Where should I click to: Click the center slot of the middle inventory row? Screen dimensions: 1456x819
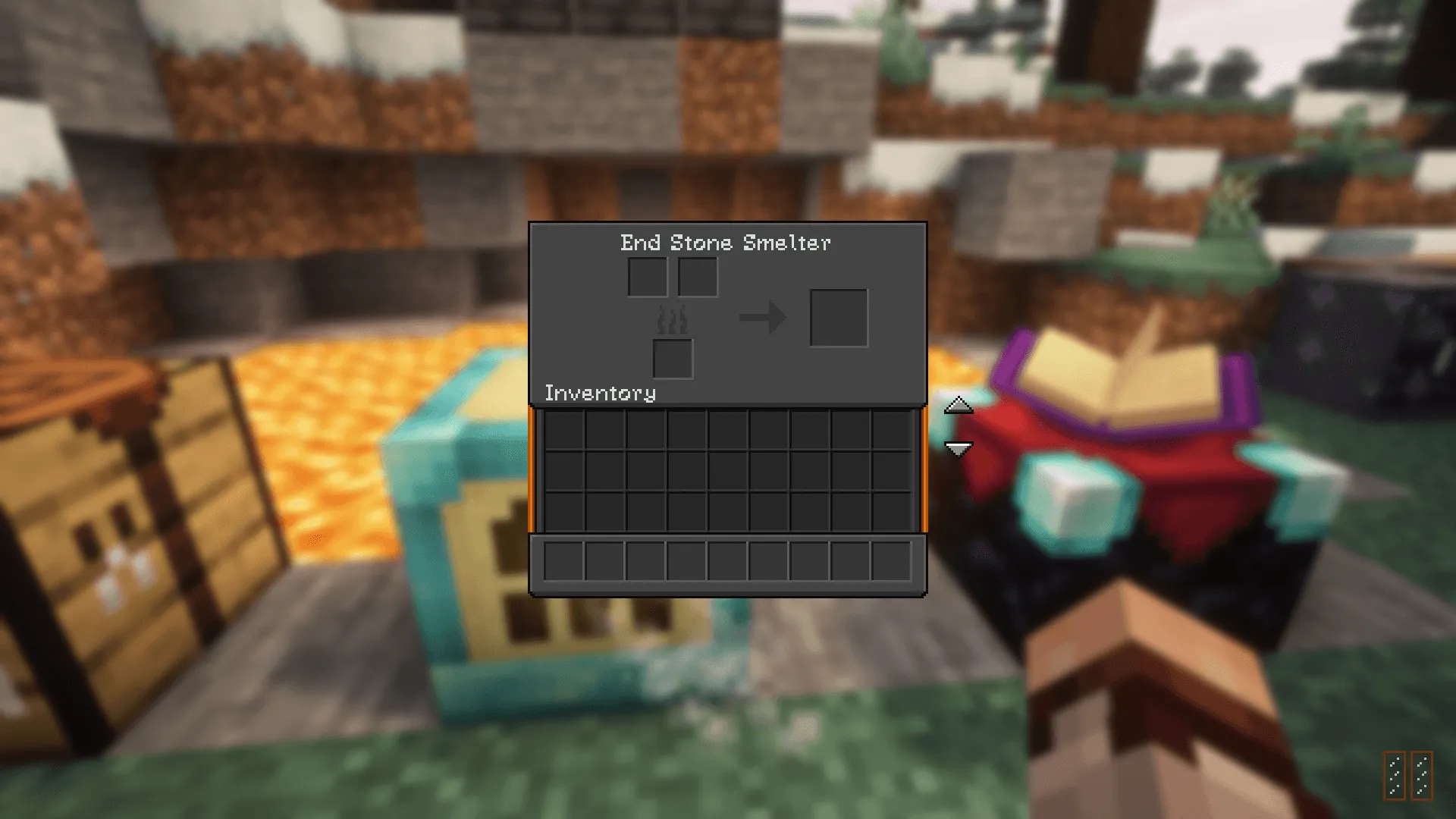pos(726,472)
